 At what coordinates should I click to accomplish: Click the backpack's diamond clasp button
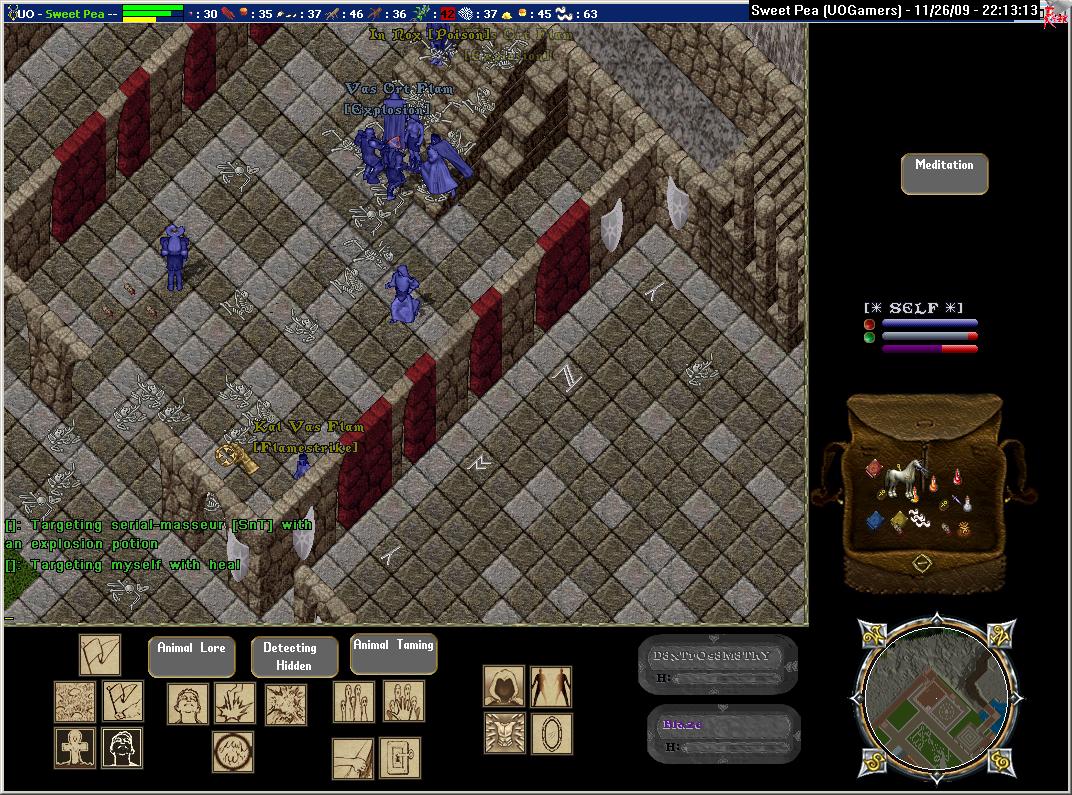pos(922,564)
